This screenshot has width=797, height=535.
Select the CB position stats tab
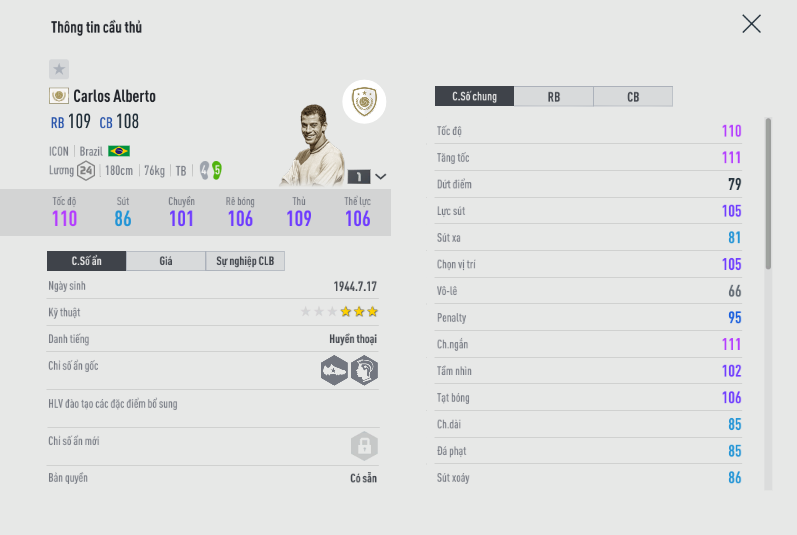[x=633, y=97]
